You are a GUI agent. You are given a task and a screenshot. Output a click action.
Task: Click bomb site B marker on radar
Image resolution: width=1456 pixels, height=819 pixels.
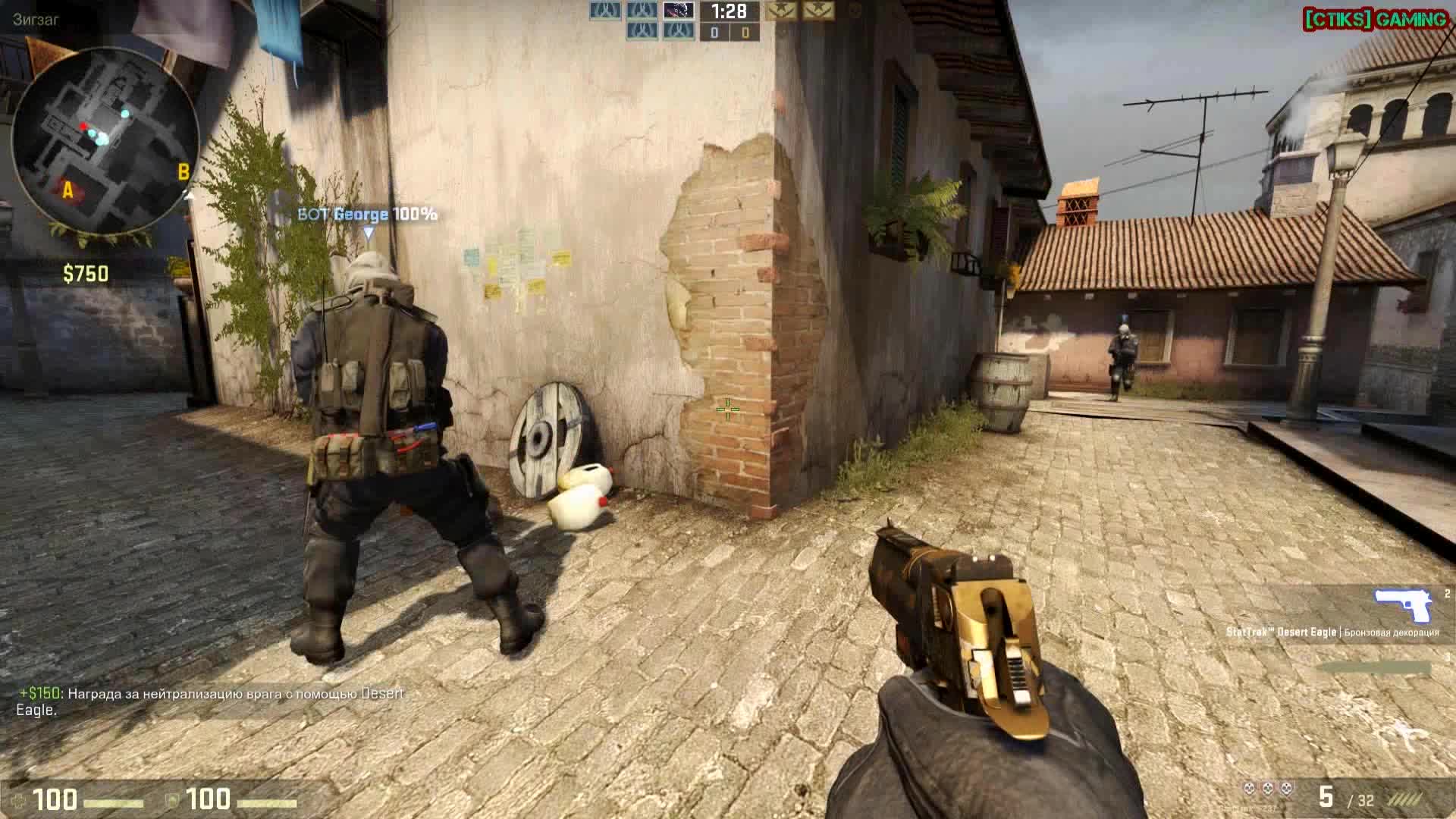click(x=183, y=171)
